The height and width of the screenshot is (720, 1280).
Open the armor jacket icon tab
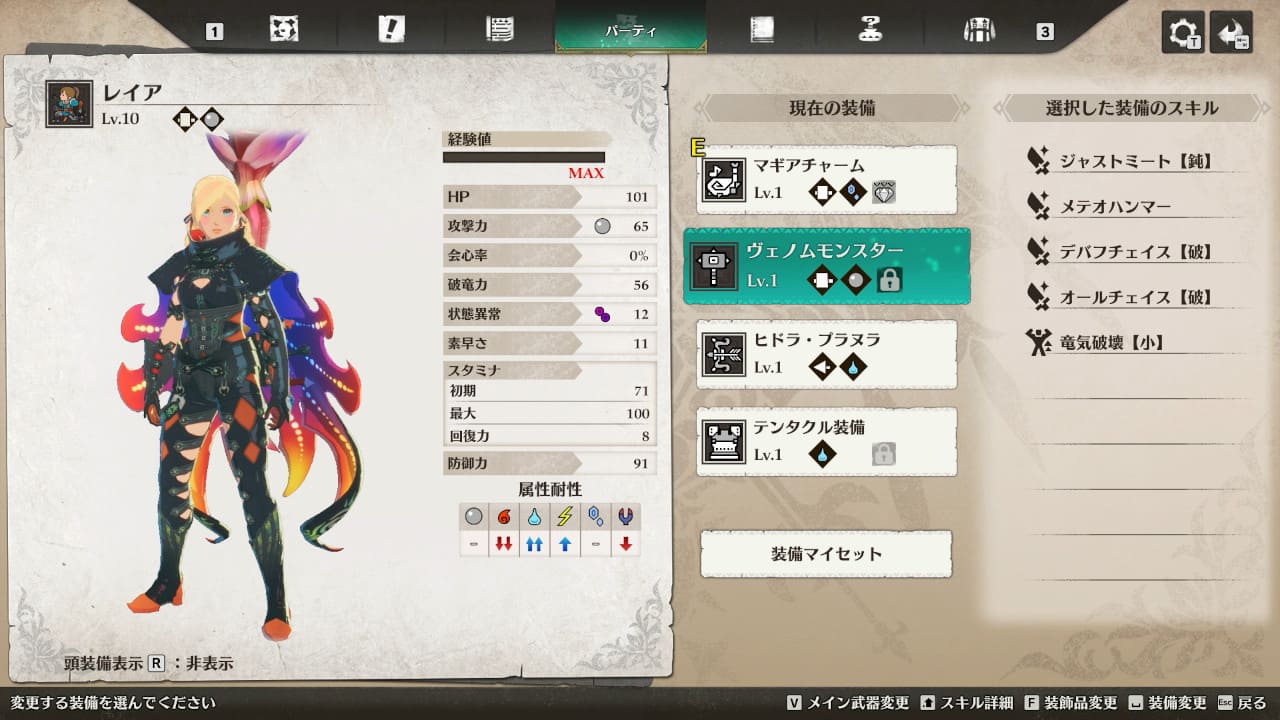tap(978, 30)
